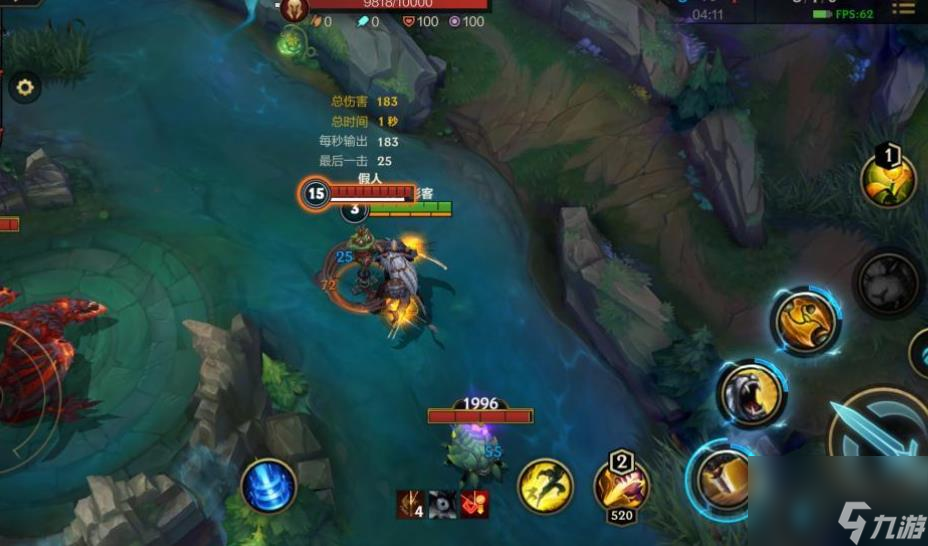Activate the roaring bear ability
The height and width of the screenshot is (546, 928).
tap(751, 395)
